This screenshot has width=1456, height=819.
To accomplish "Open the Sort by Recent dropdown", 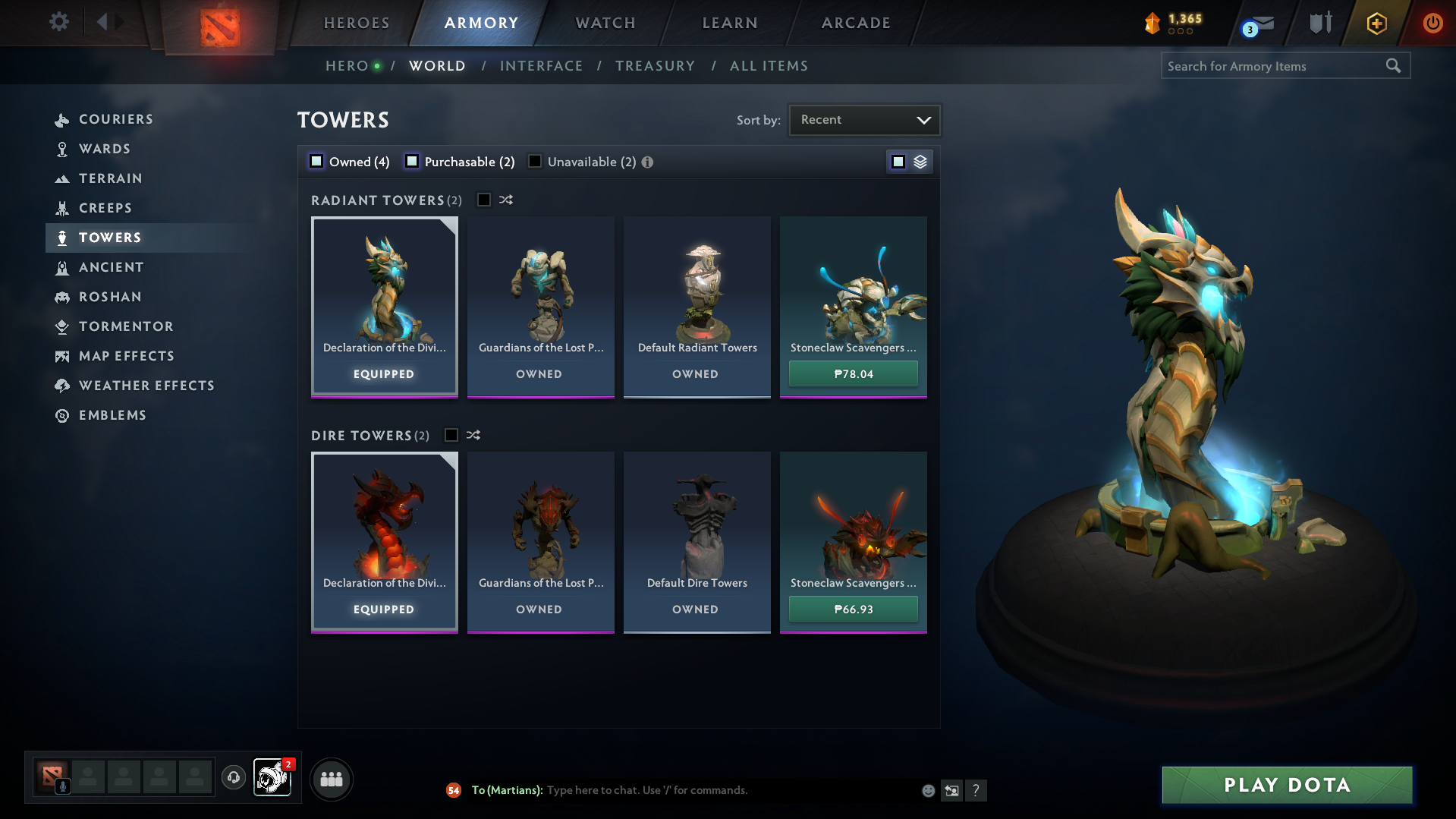I will coord(864,119).
